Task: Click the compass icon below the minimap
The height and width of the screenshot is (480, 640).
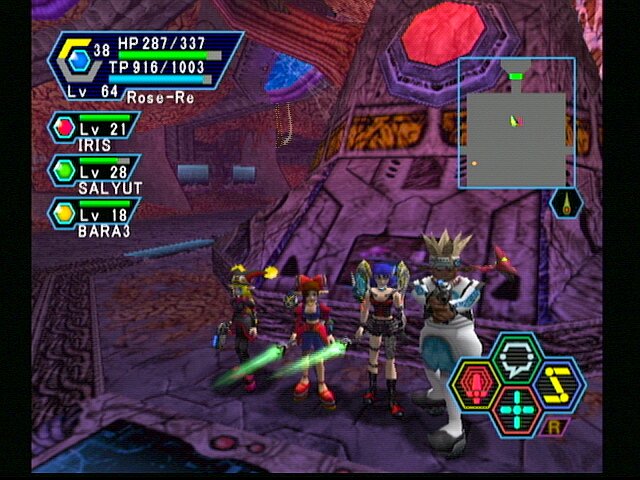Action: tap(567, 204)
